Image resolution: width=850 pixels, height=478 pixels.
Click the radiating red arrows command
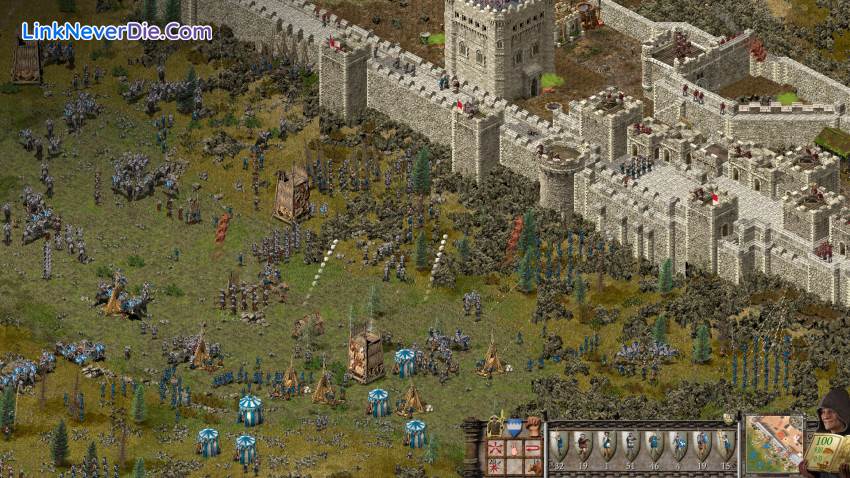496,447
